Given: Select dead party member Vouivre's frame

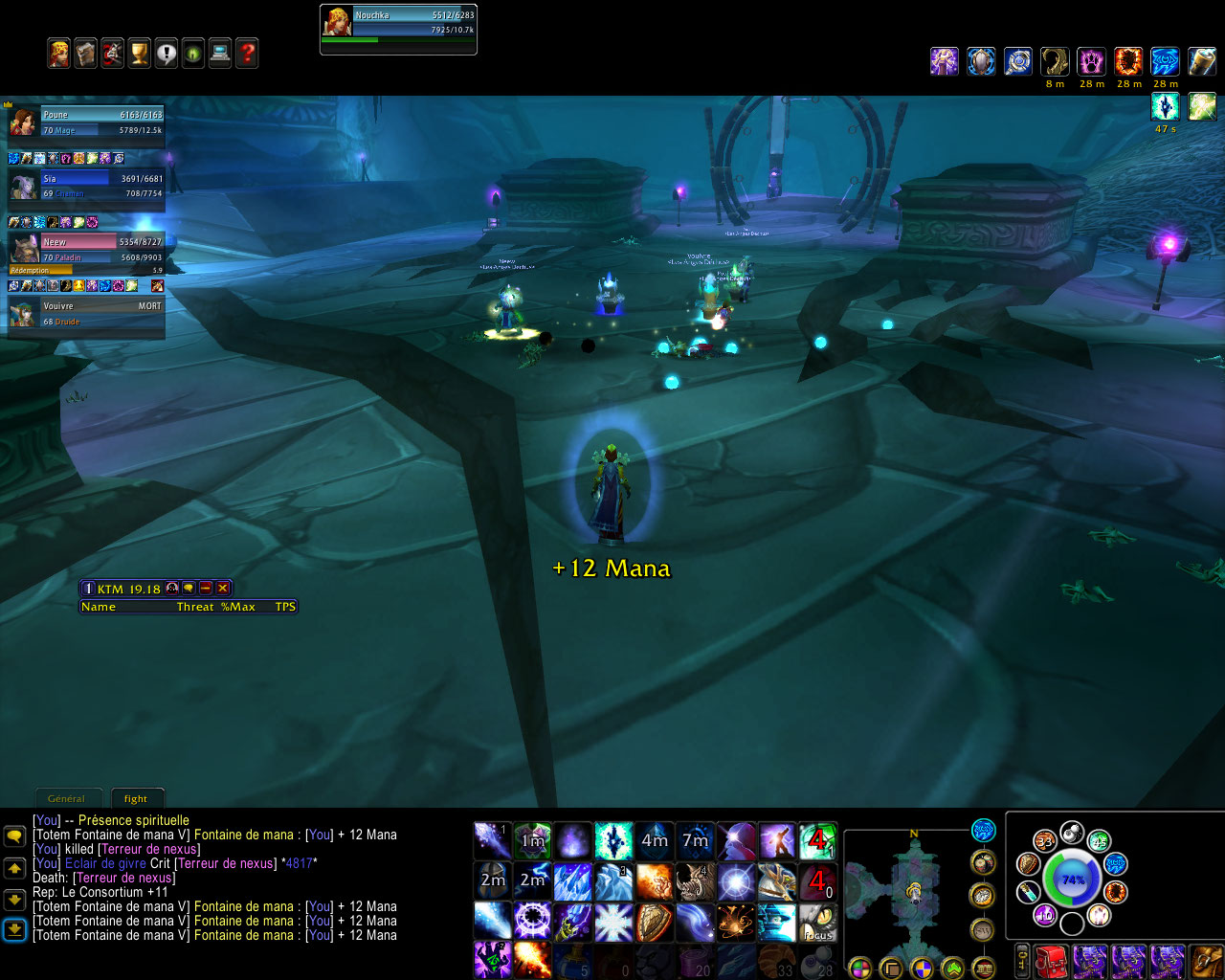Looking at the screenshot, I should [x=88, y=313].
